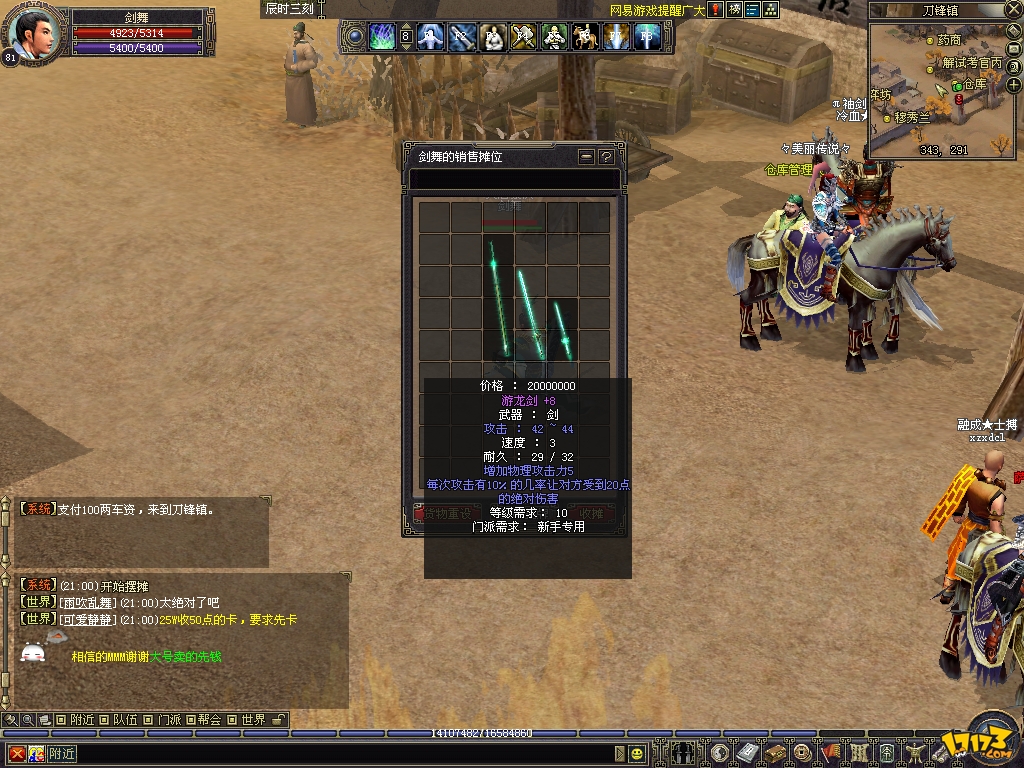
Task: Open the 榜 ranking button
Action: (735, 10)
